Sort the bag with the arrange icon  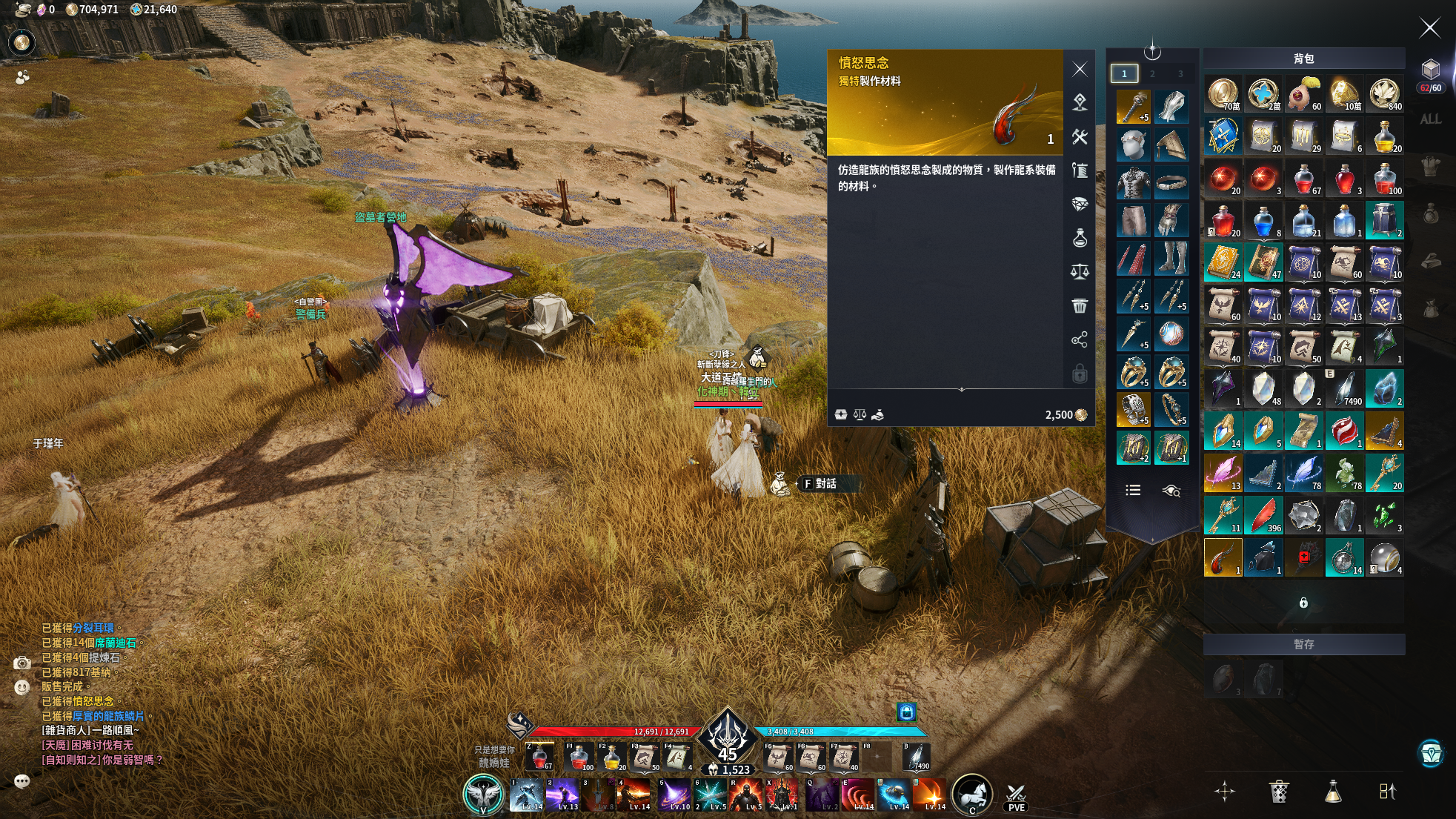(1388, 792)
